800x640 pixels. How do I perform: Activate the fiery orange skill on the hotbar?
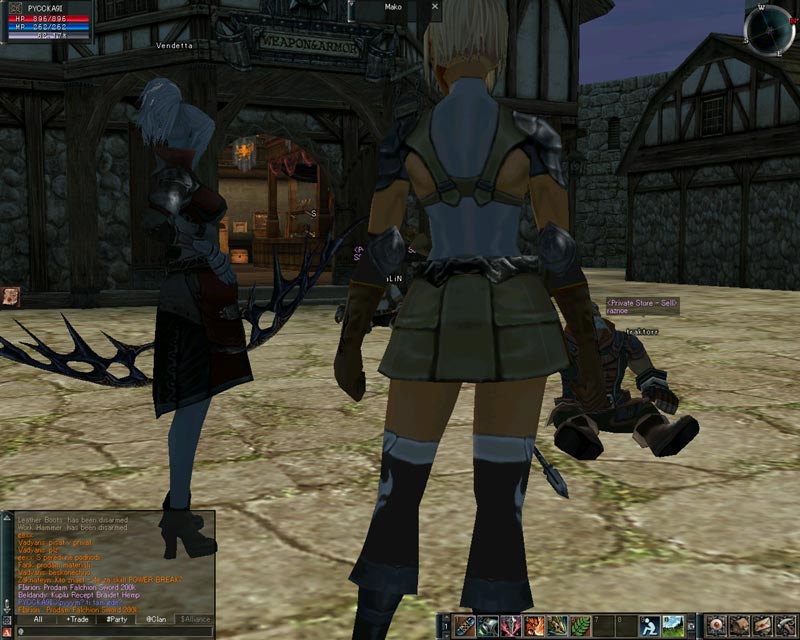[x=534, y=626]
